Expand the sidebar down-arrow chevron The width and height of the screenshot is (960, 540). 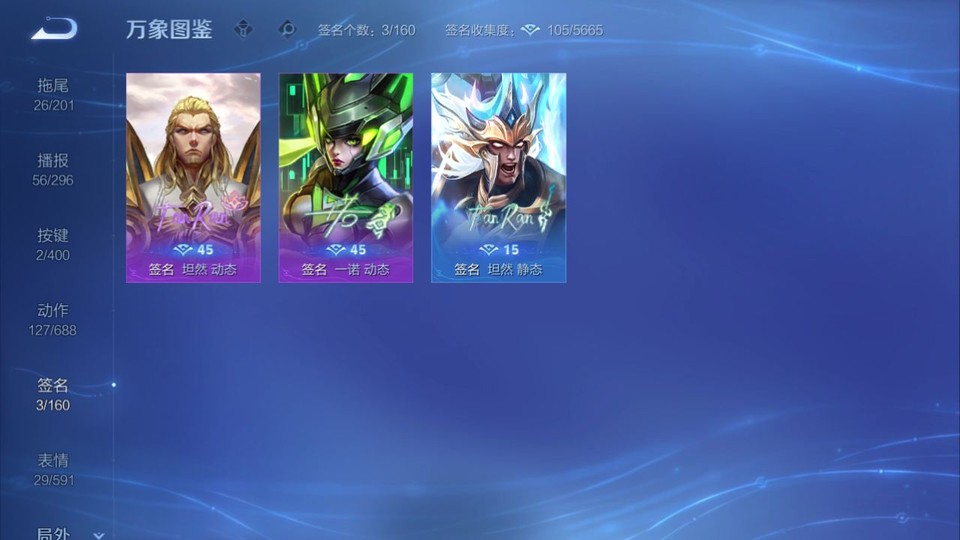click(98, 535)
